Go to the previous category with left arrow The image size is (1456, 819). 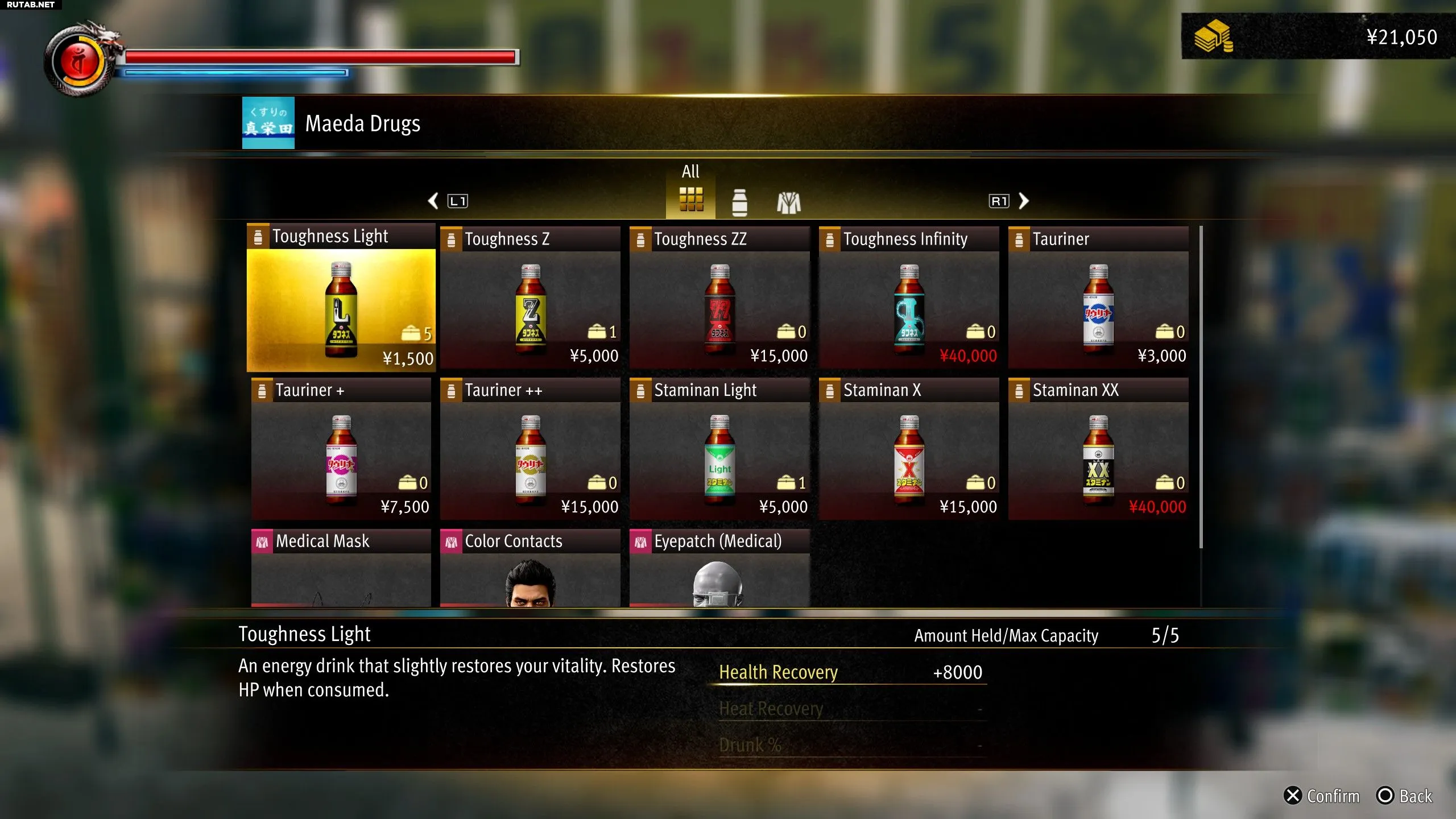[433, 201]
